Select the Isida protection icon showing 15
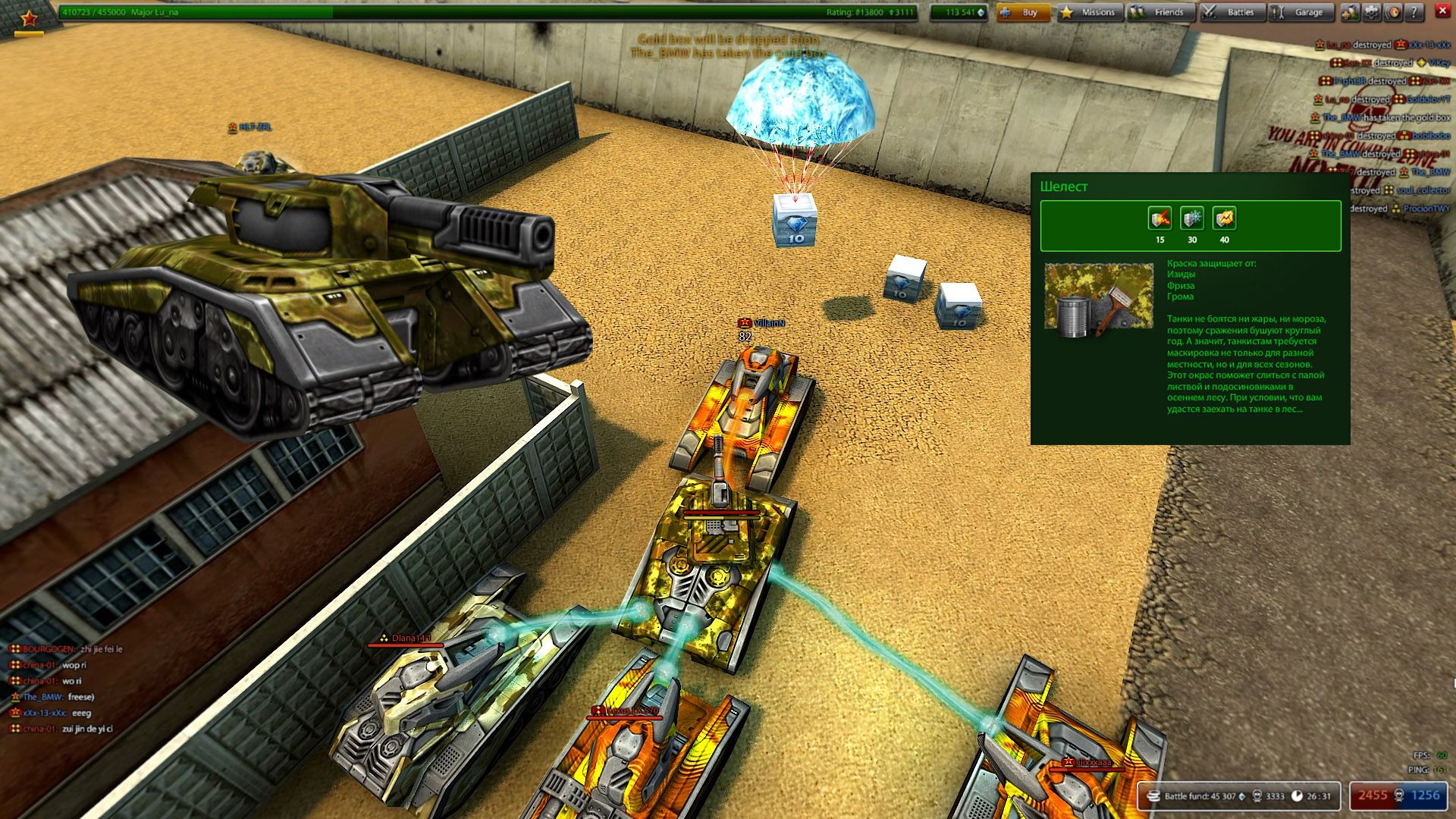Viewport: 1456px width, 819px height. tap(1159, 219)
